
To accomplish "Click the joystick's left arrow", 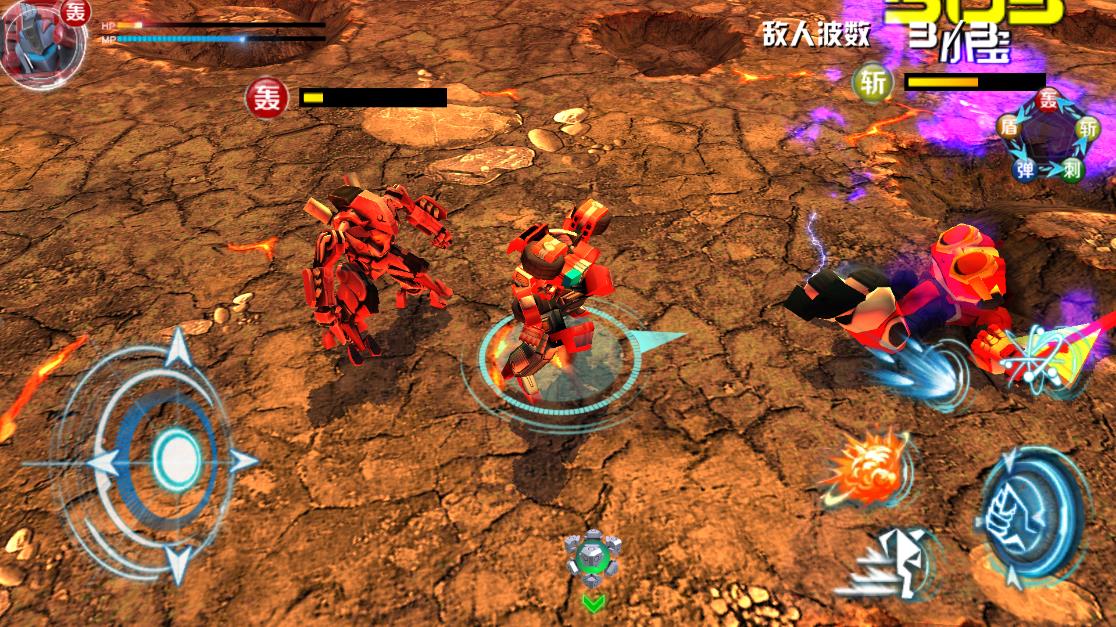I will (x=100, y=462).
